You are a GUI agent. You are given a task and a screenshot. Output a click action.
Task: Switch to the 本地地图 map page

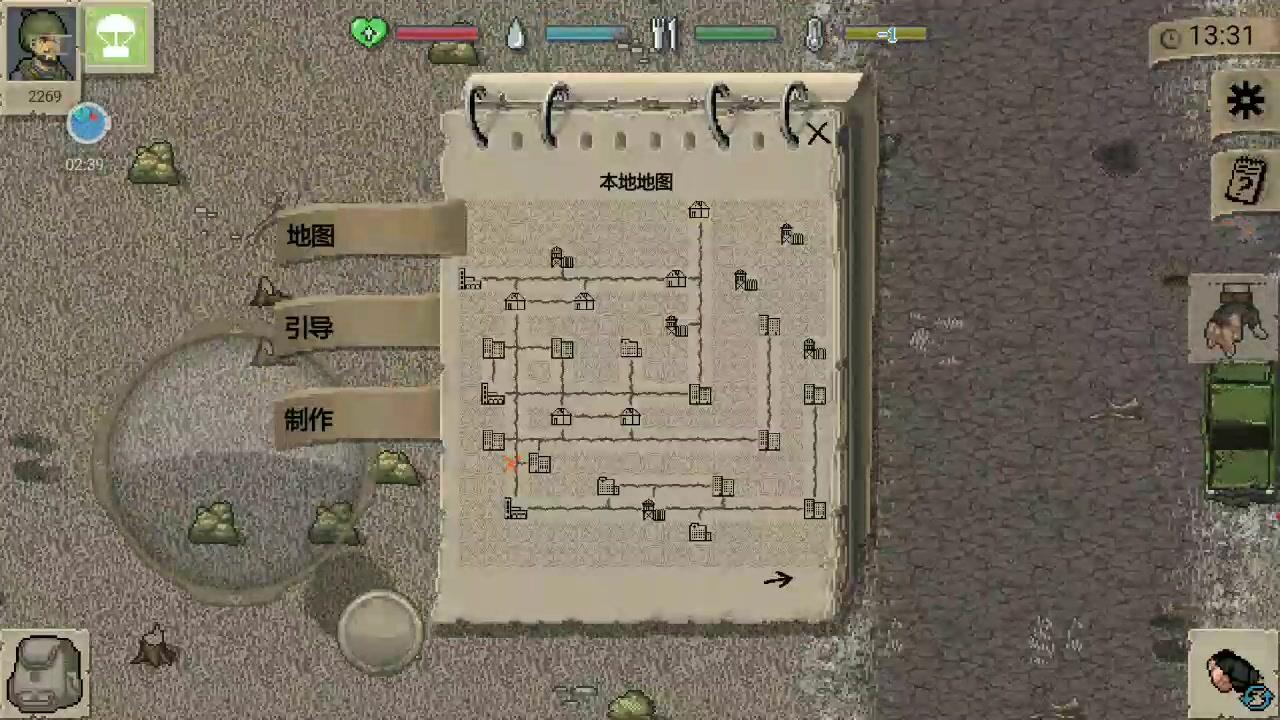(x=634, y=182)
